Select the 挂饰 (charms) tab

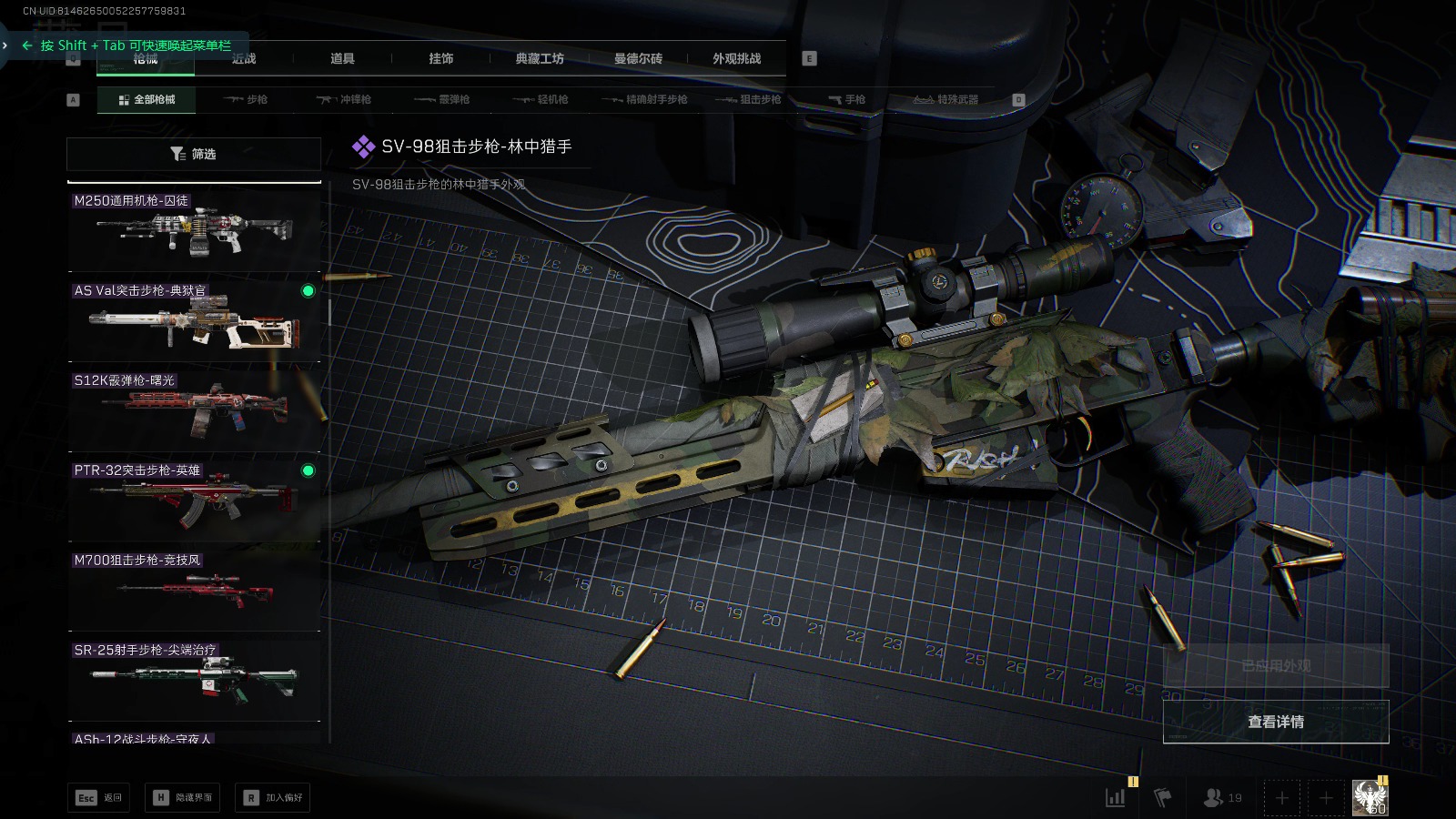coord(441,58)
